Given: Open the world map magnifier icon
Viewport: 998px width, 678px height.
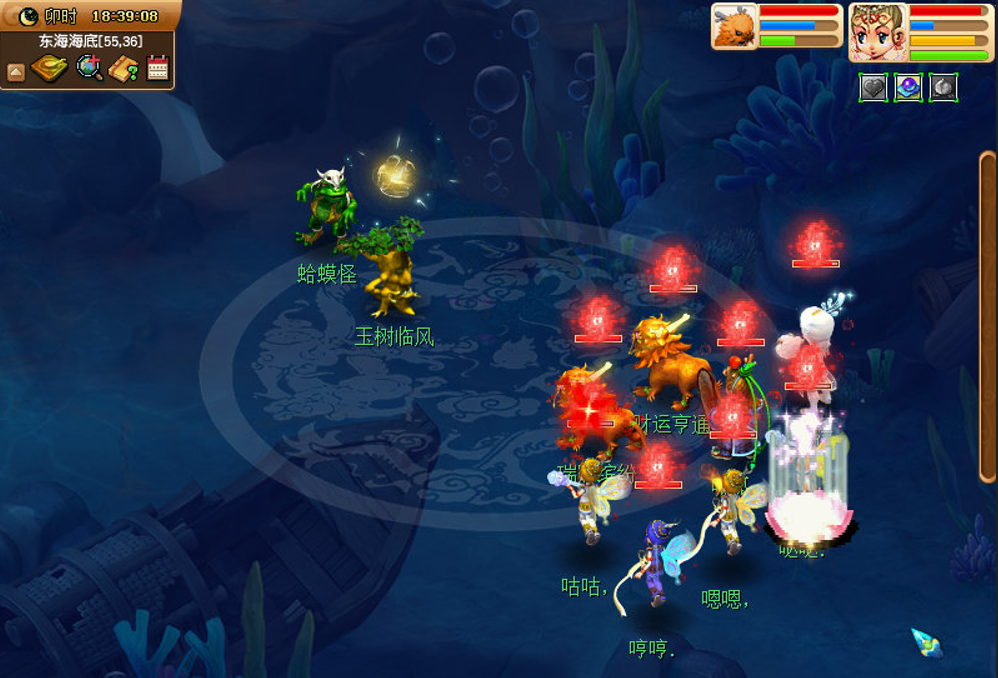Looking at the screenshot, I should click(89, 68).
